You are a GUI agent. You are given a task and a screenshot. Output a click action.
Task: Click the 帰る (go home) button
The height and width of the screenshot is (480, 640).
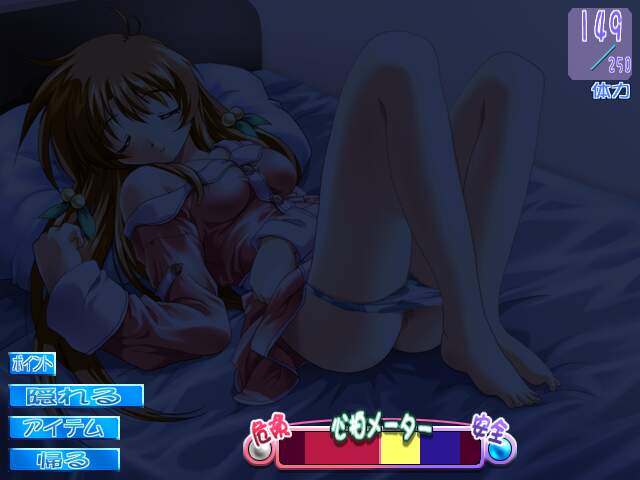[x=65, y=460]
